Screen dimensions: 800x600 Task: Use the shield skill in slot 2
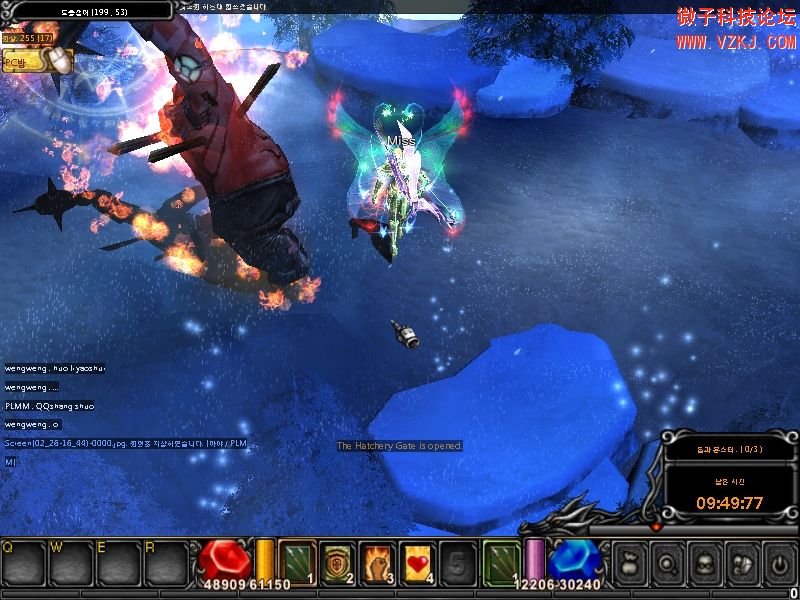pyautogui.click(x=338, y=561)
